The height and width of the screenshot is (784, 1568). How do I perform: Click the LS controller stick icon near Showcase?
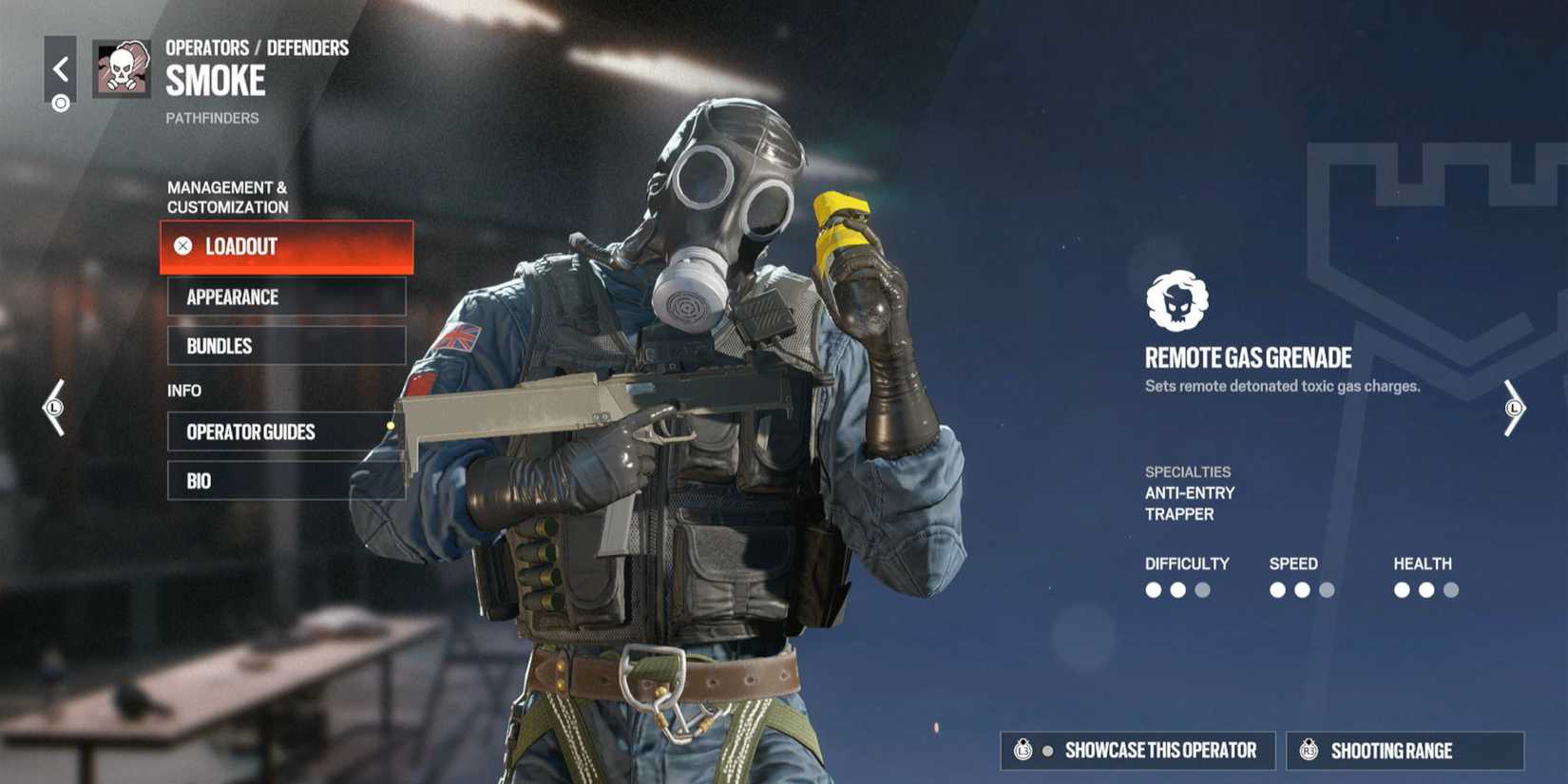pos(1023,750)
